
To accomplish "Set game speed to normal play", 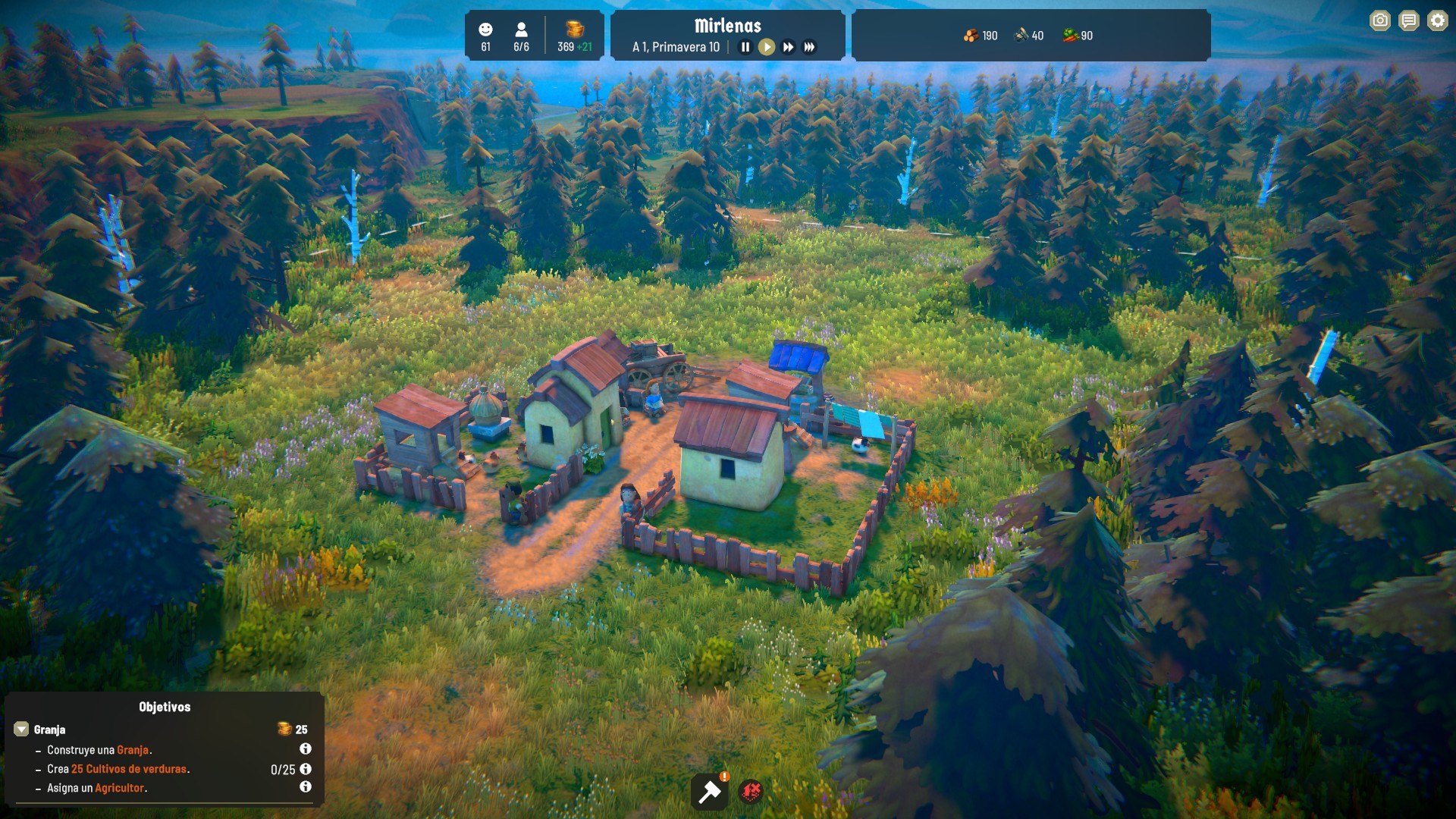I will (x=767, y=47).
